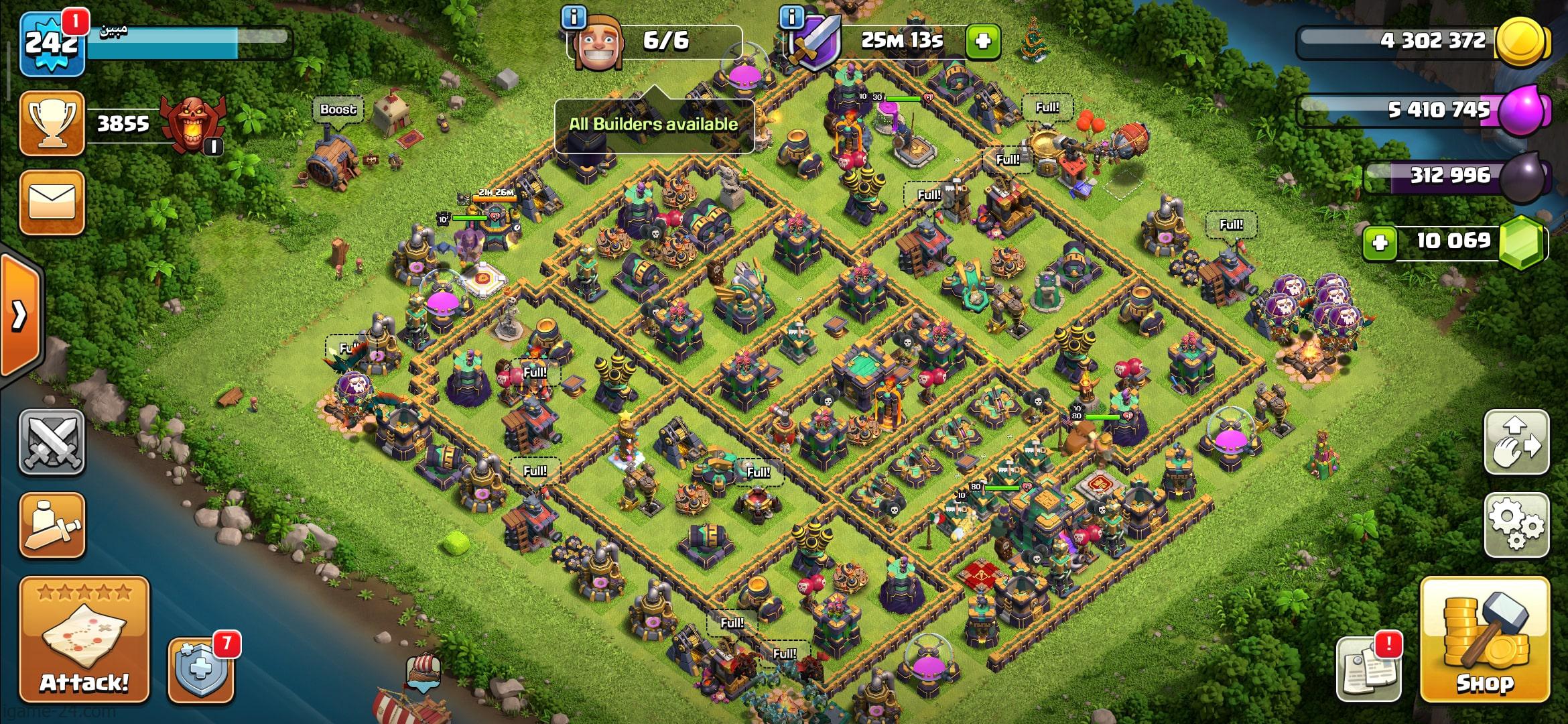Screen dimensions: 1568x724
Task: Expand the orange side arrow panel
Action: 20,314
